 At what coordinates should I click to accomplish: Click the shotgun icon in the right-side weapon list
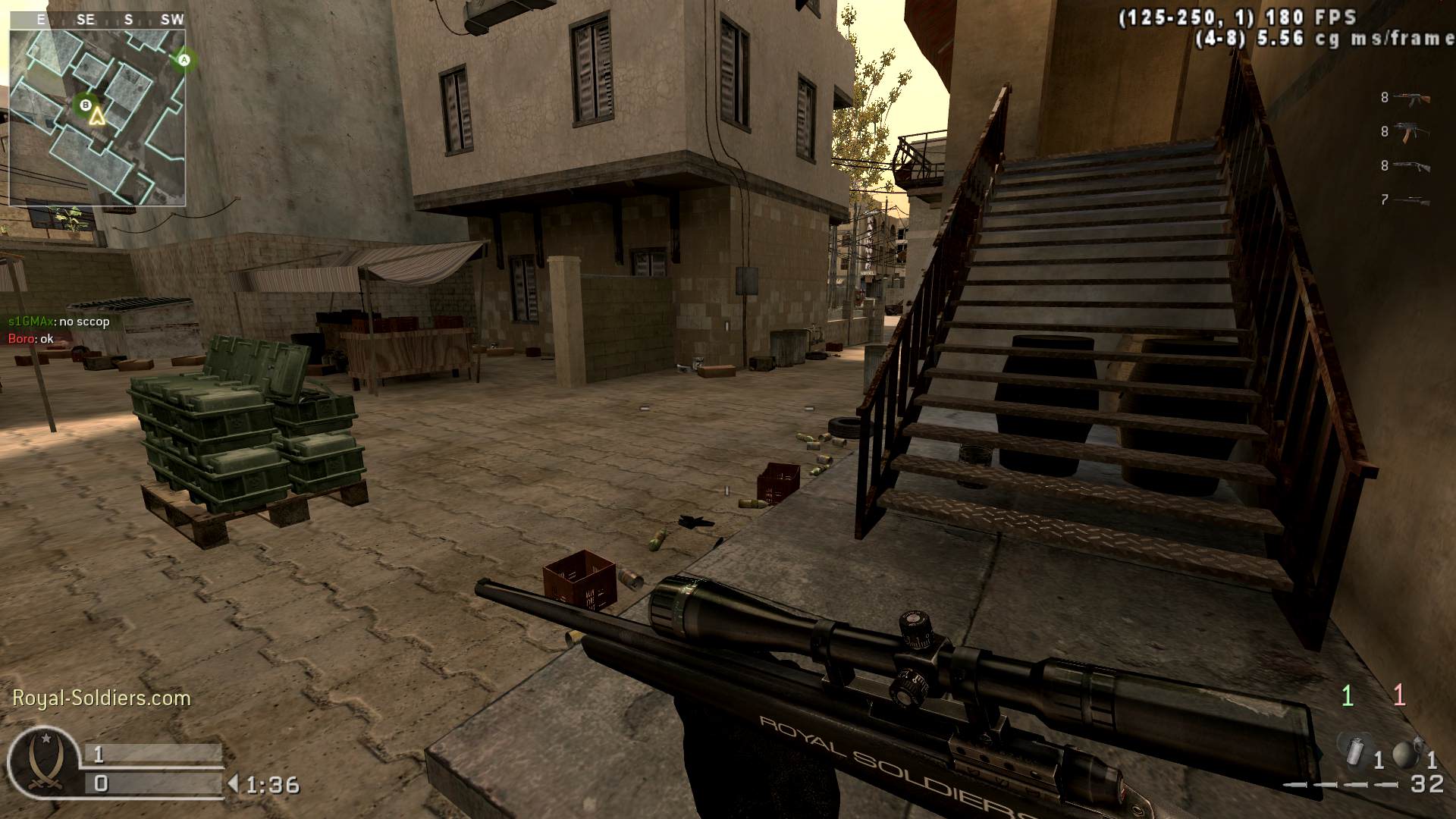tap(1412, 167)
